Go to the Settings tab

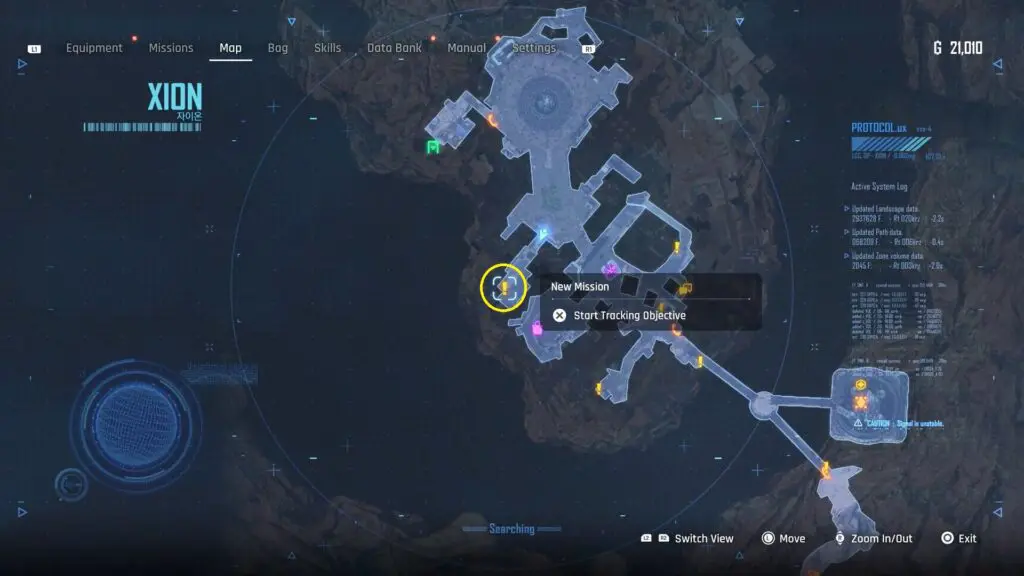click(534, 48)
